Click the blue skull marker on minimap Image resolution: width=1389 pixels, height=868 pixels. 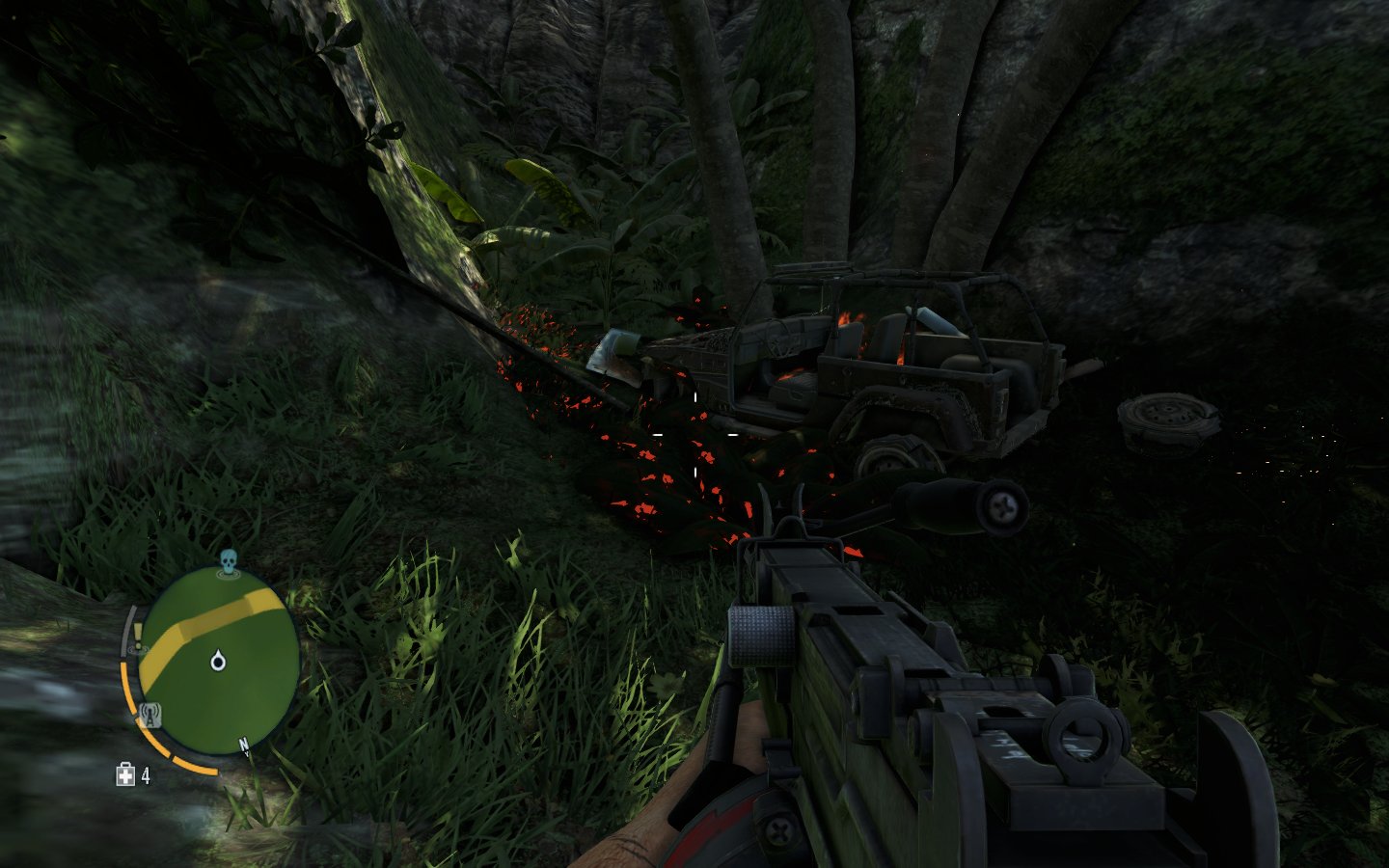coord(229,561)
